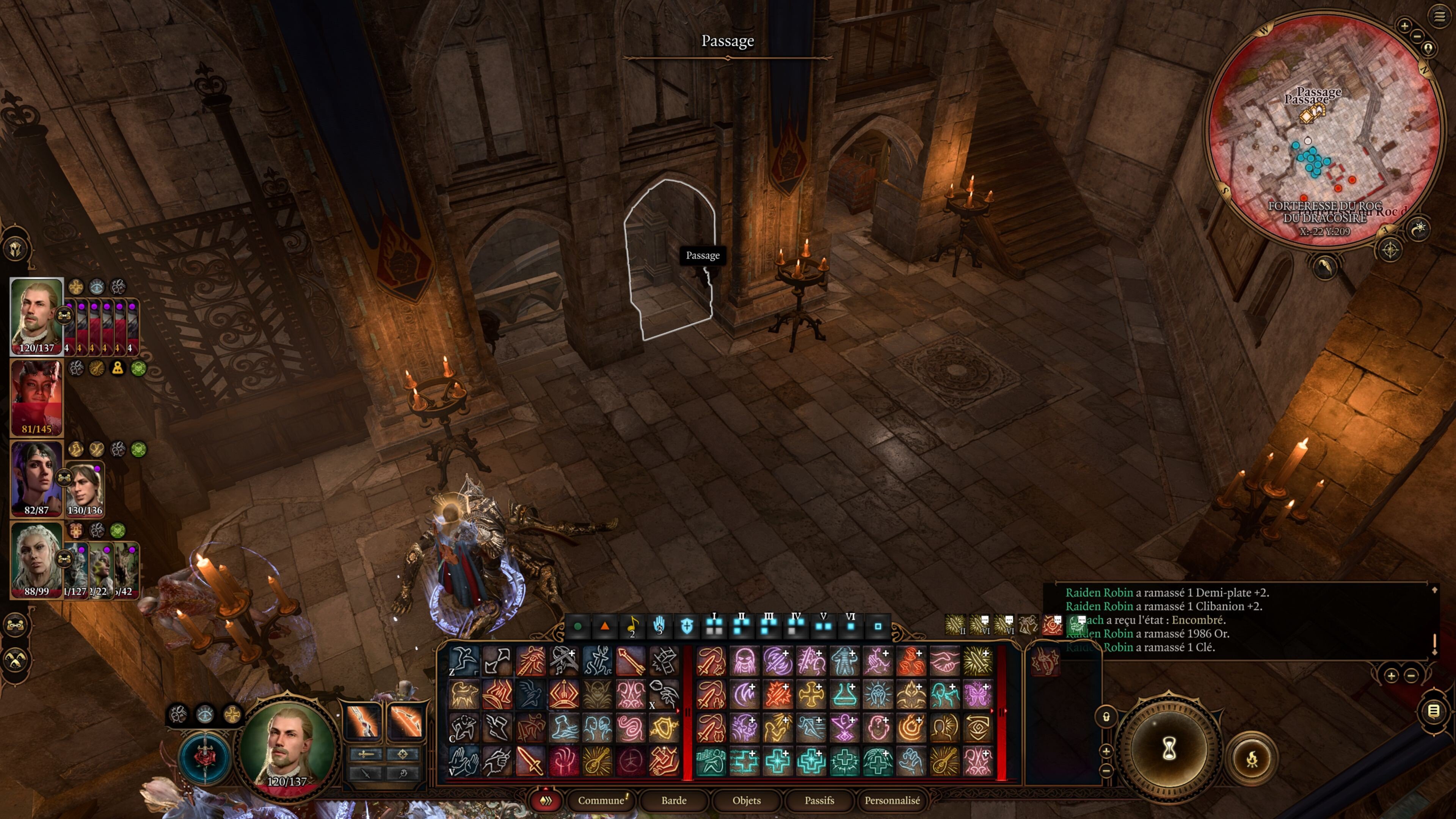Open the campfire rest button

click(x=1251, y=758)
